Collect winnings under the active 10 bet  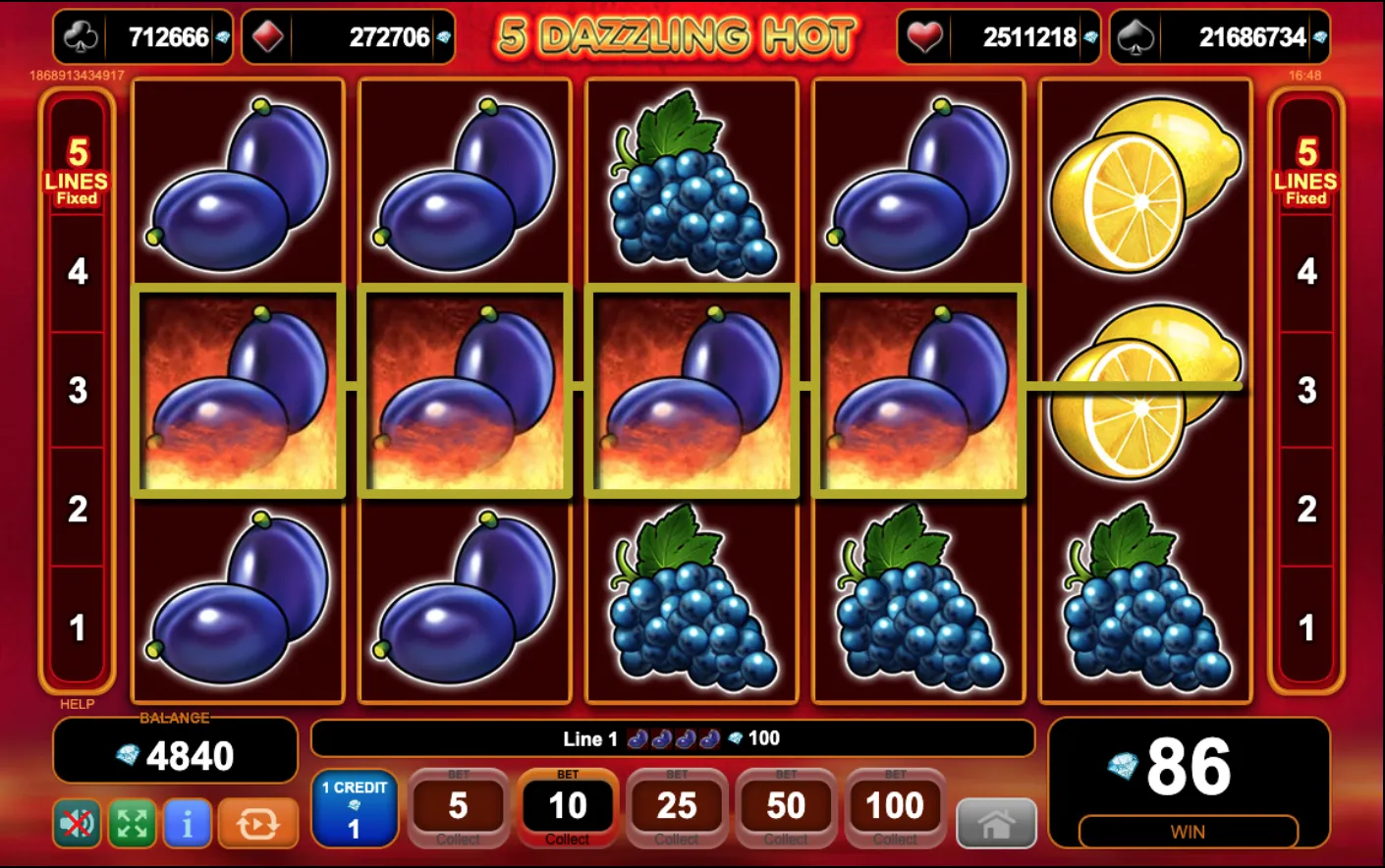(568, 839)
